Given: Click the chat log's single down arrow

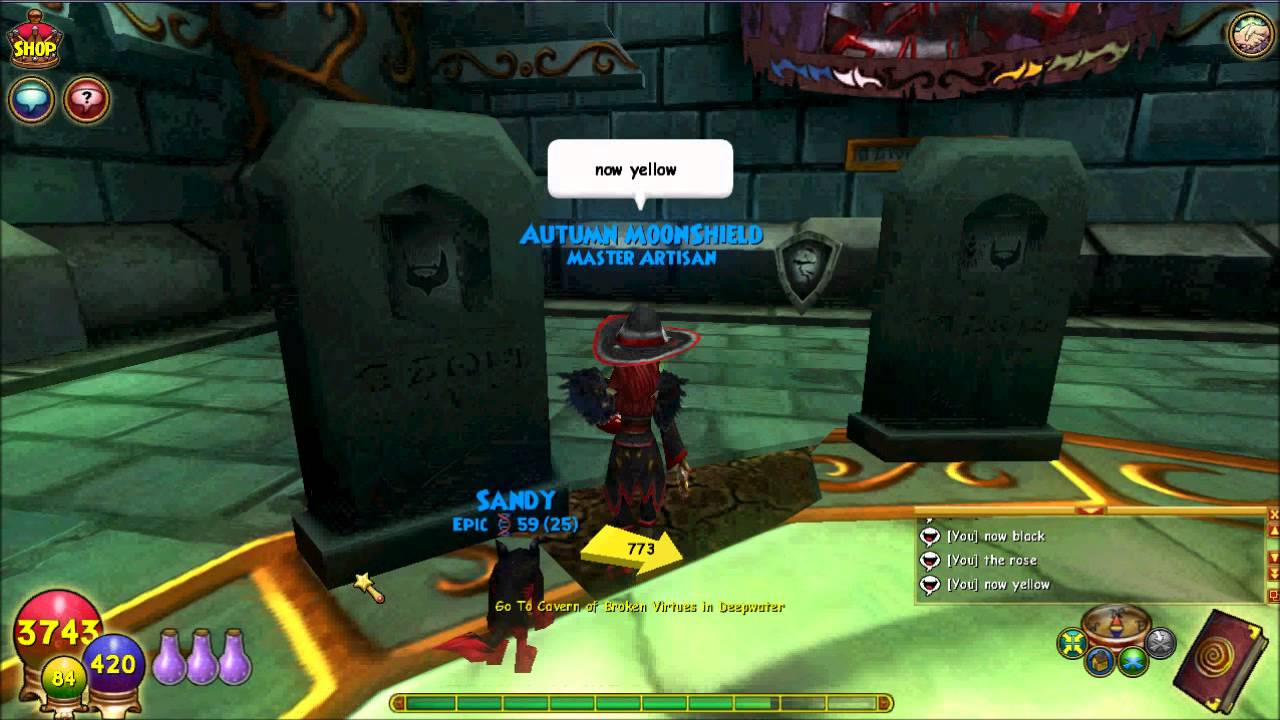Looking at the screenshot, I should [x=1273, y=557].
